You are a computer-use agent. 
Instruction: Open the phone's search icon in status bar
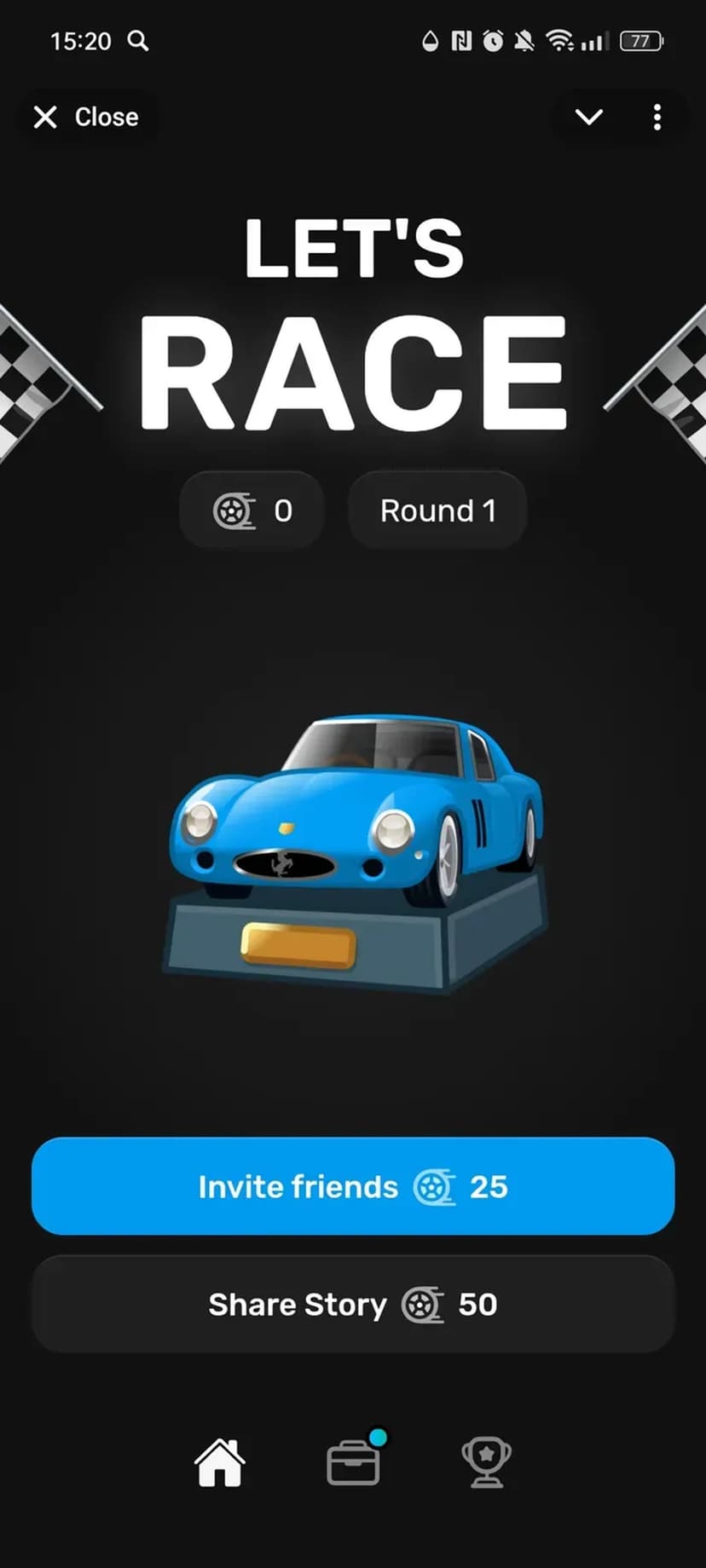138,40
